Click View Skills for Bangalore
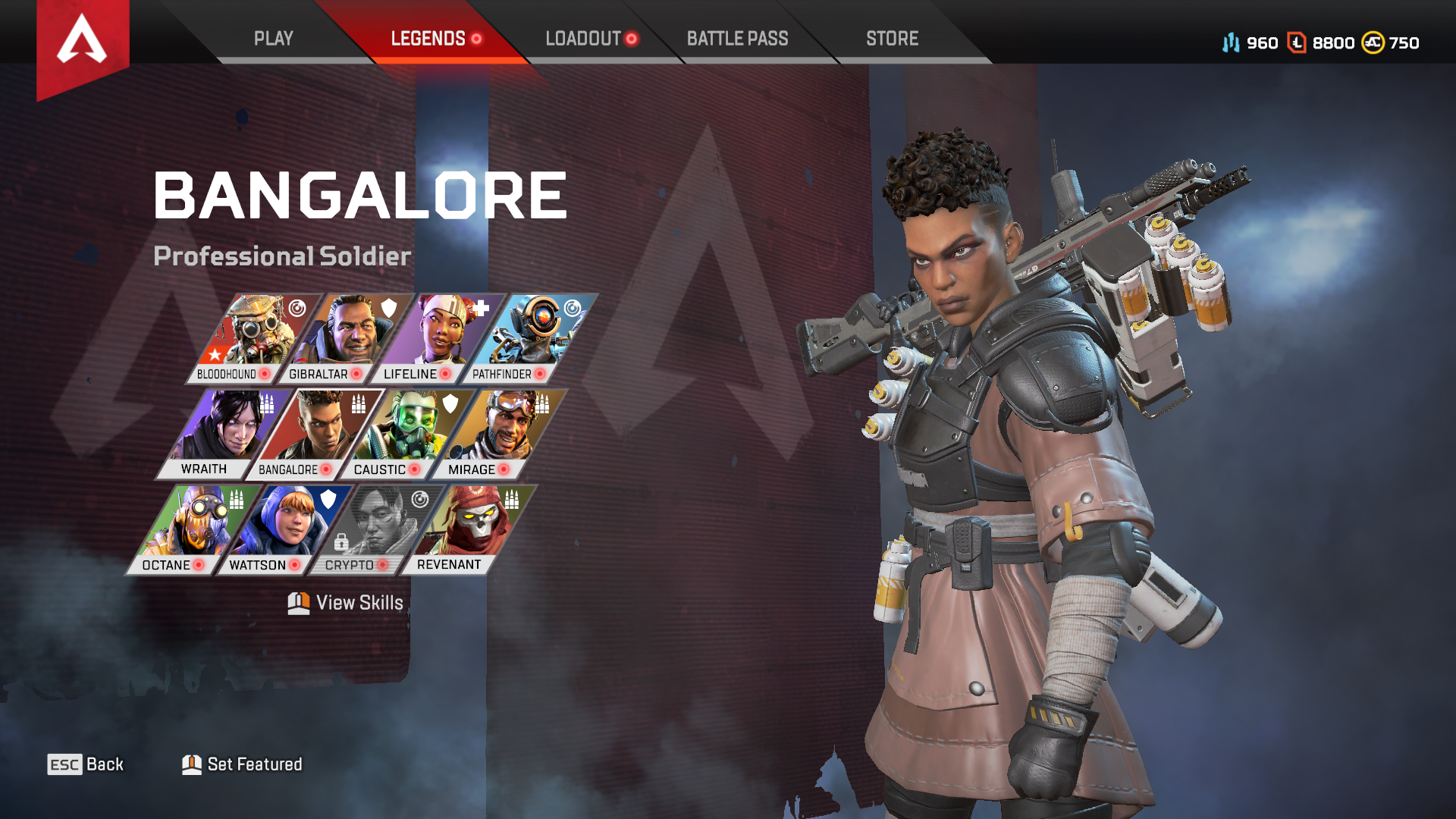Viewport: 1456px width, 819px height. tap(346, 603)
